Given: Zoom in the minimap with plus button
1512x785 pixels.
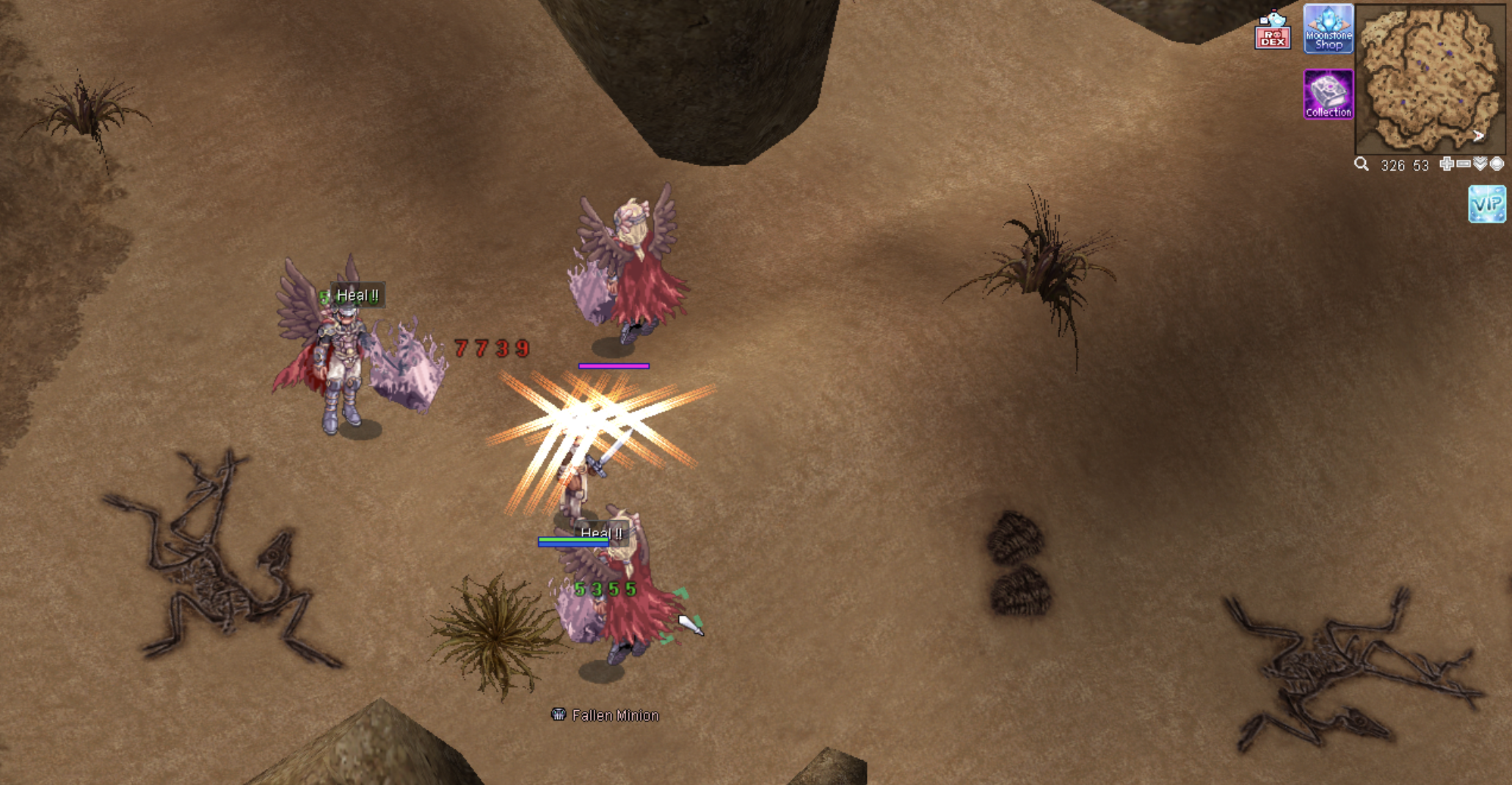Looking at the screenshot, I should click(1446, 164).
